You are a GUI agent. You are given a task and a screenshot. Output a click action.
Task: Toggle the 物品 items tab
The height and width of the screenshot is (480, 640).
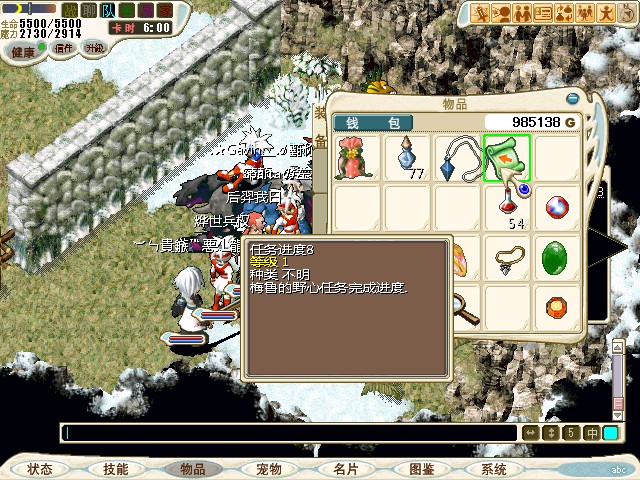192,469
